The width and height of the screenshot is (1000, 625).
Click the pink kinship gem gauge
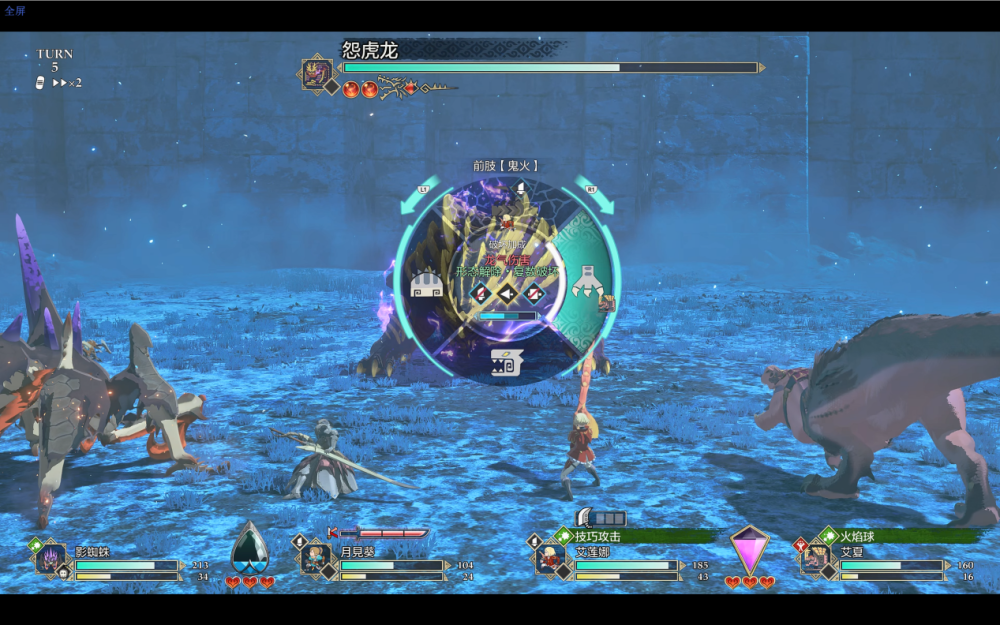click(x=749, y=550)
